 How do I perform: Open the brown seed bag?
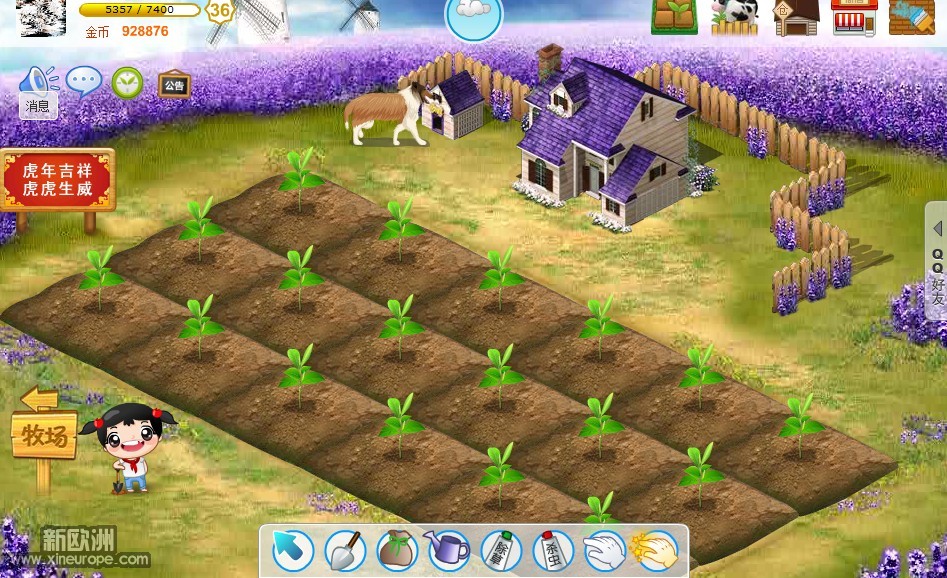click(x=397, y=550)
